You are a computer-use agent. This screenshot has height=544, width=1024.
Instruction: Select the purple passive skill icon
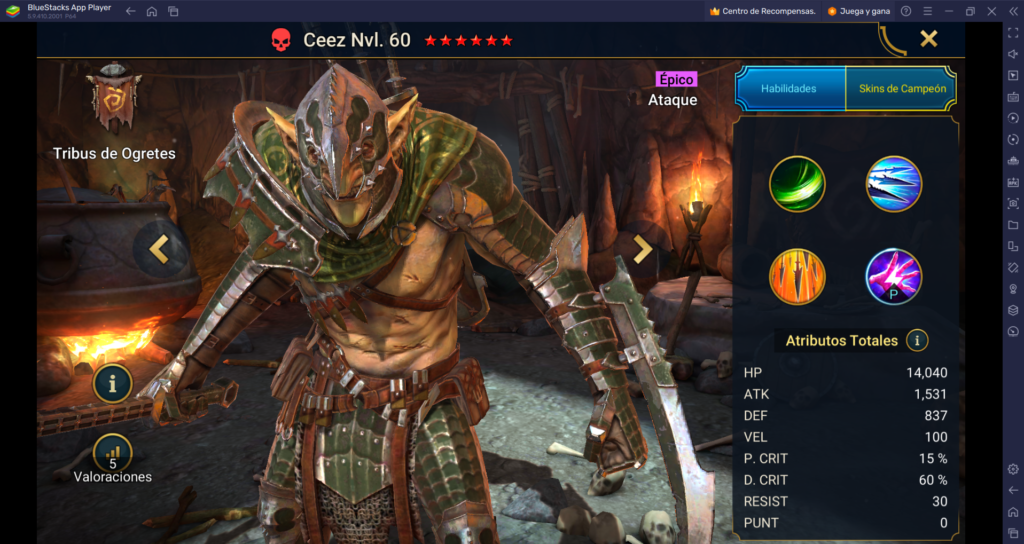[x=893, y=277]
